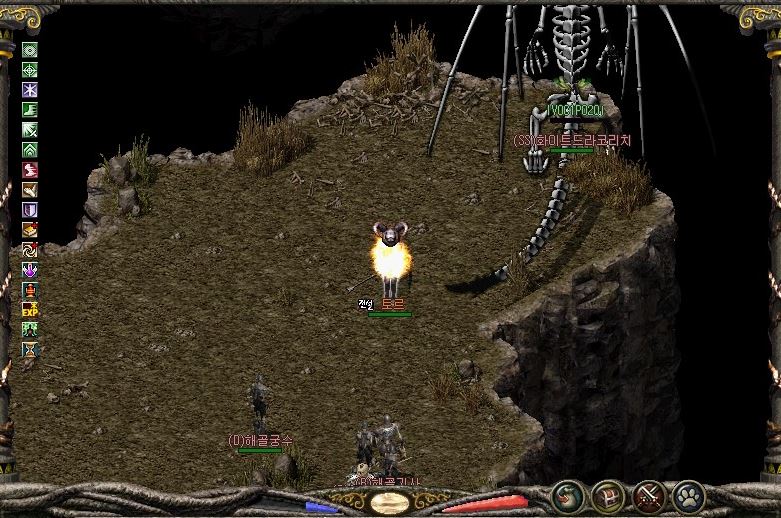Viewport: 781px width, 518px height.
Task: Click the hourglass buff icon
Action: point(30,349)
